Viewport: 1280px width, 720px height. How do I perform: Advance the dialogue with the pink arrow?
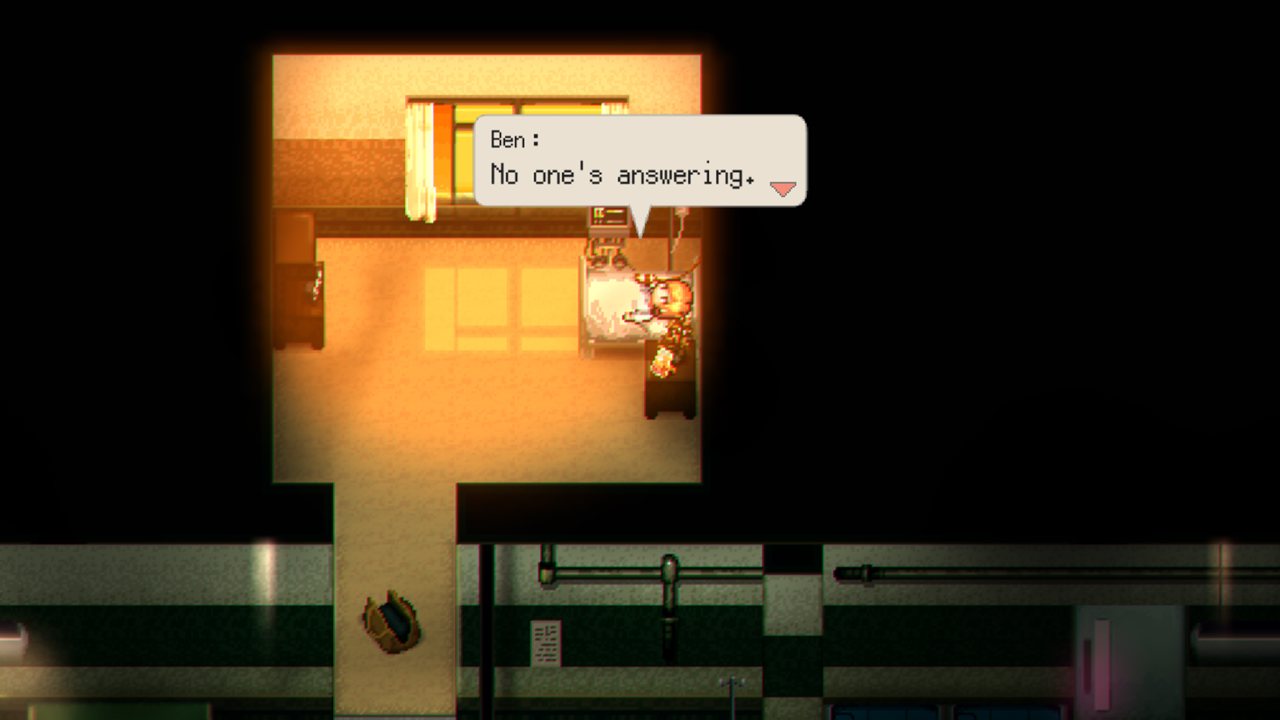pos(782,187)
